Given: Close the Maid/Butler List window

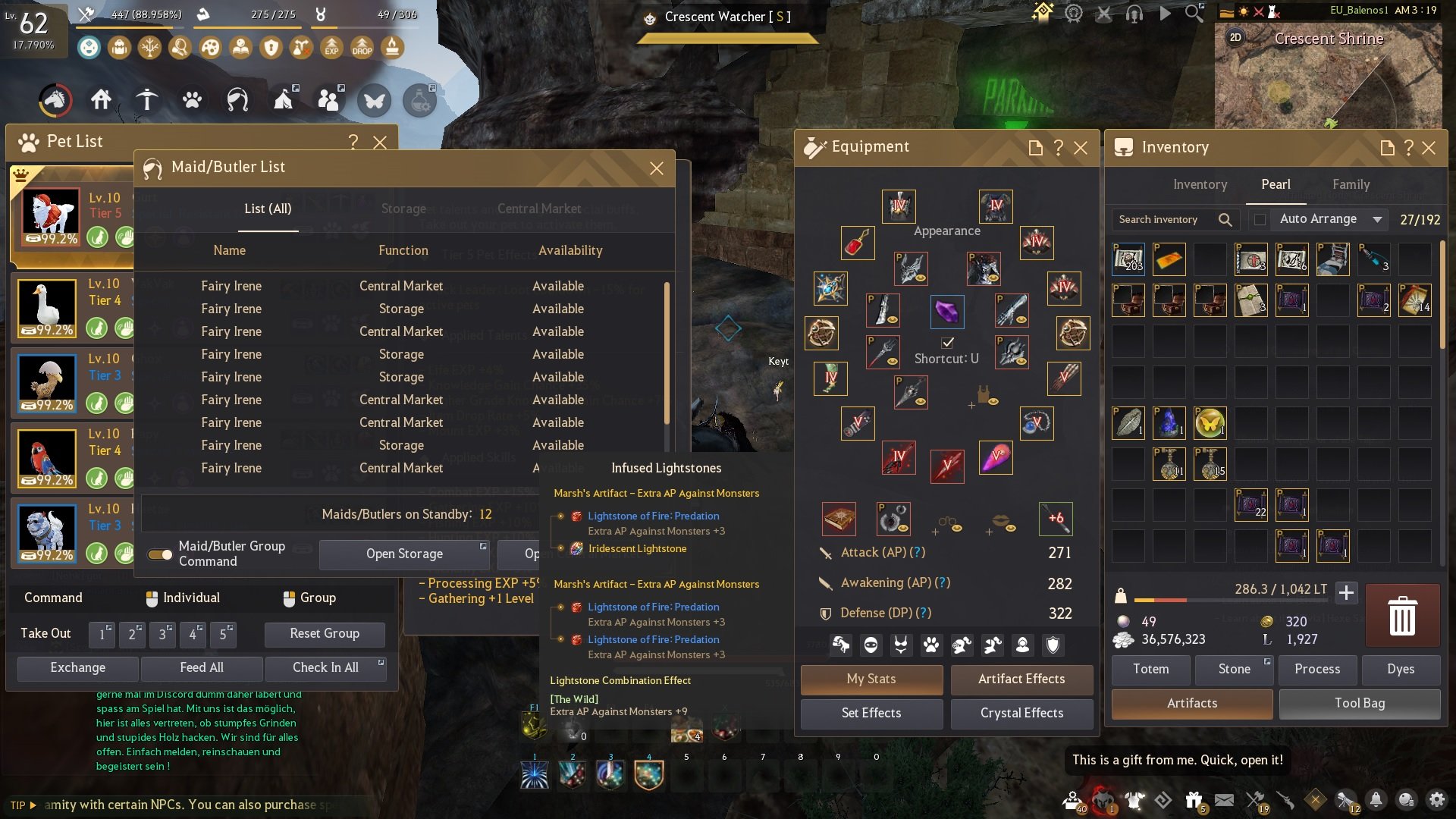Looking at the screenshot, I should [x=657, y=168].
